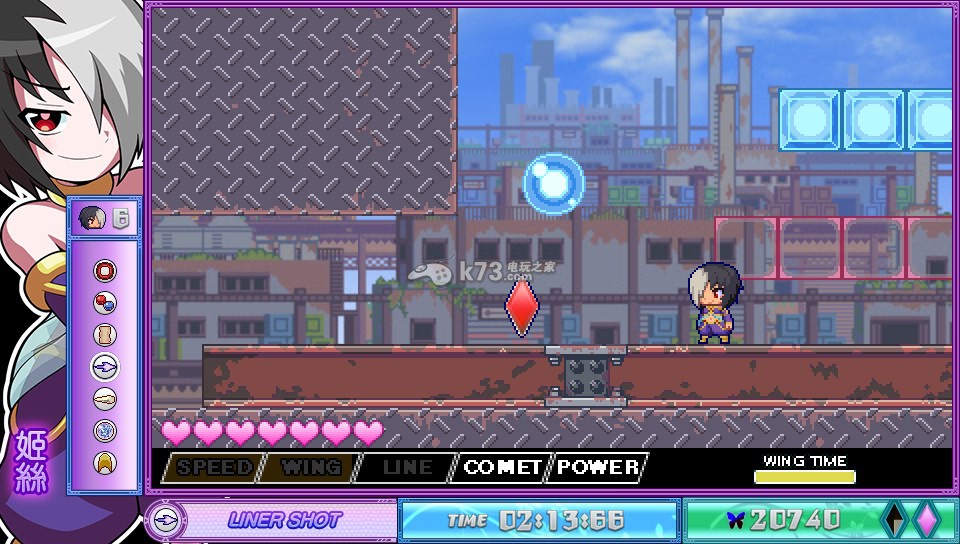The width and height of the screenshot is (960, 544).
Task: Click the character portrait lives icon
Action: tap(92, 218)
